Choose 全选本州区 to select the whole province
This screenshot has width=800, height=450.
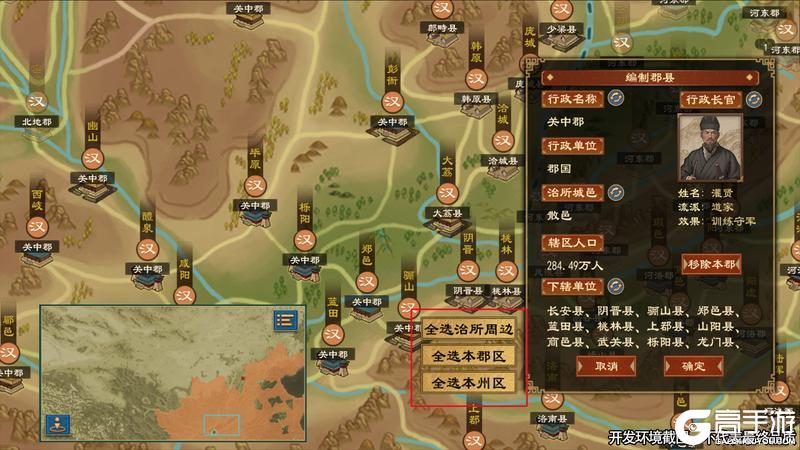(467, 383)
